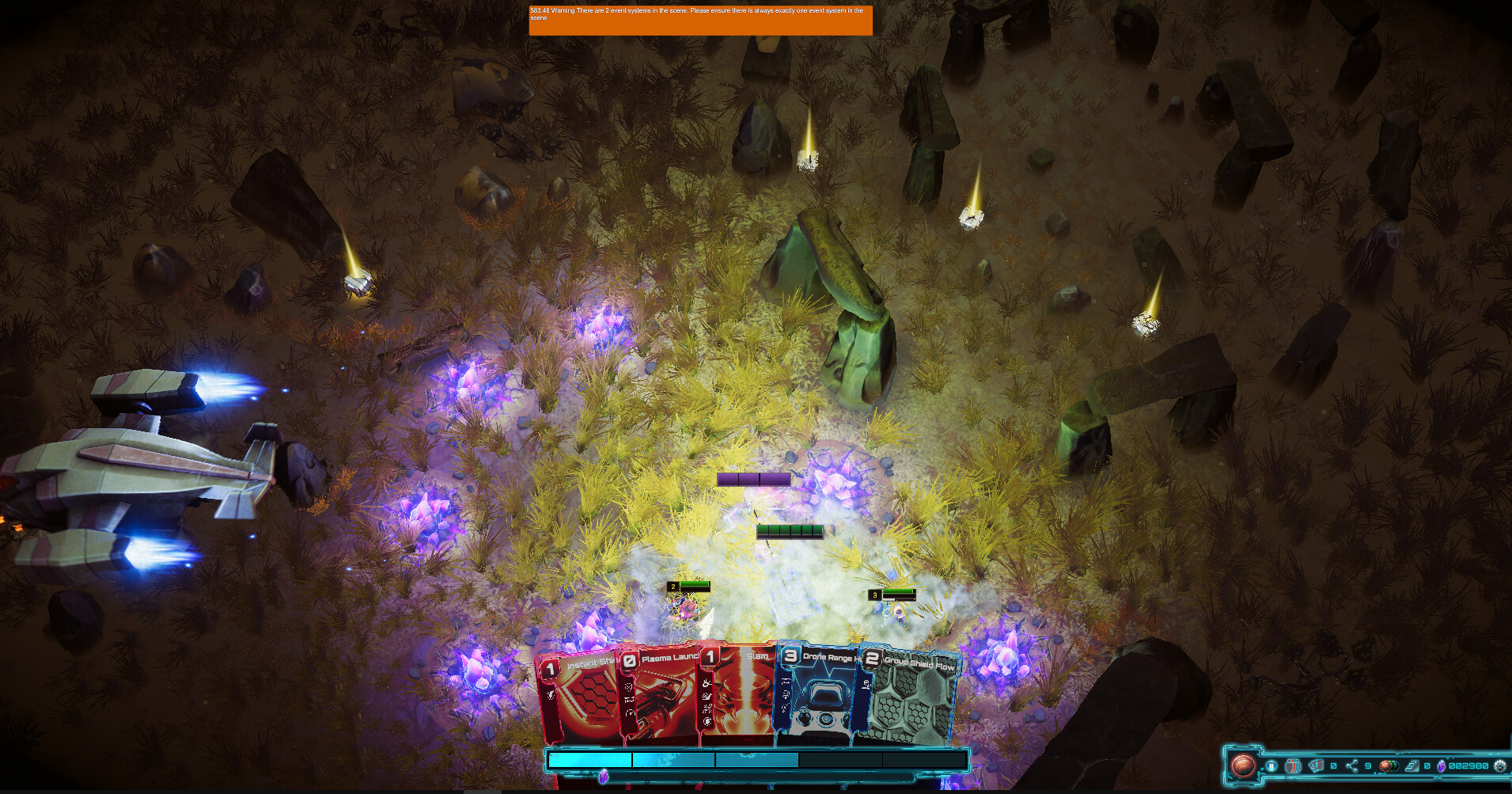The image size is (1512, 794).
Task: Click the stairs icon with counter 0
Action: (x=1412, y=766)
